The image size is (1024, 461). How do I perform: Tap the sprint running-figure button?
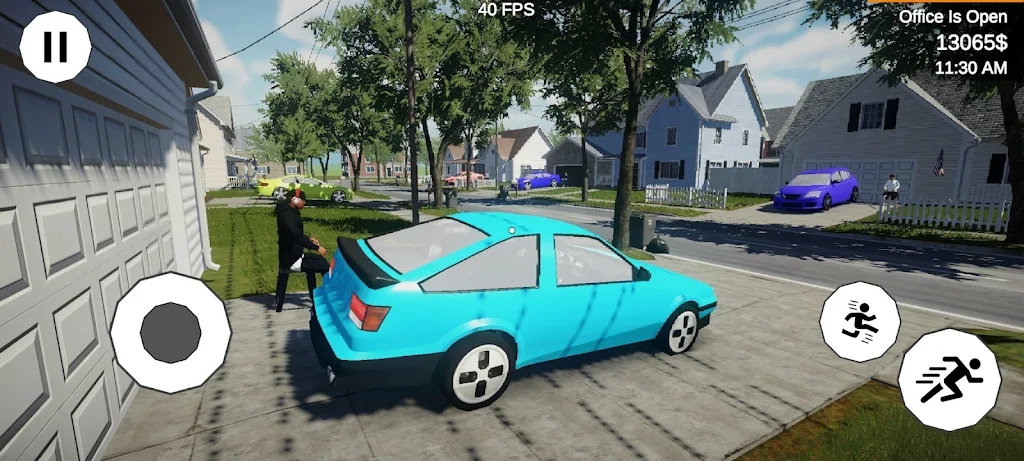pyautogui.click(x=949, y=380)
